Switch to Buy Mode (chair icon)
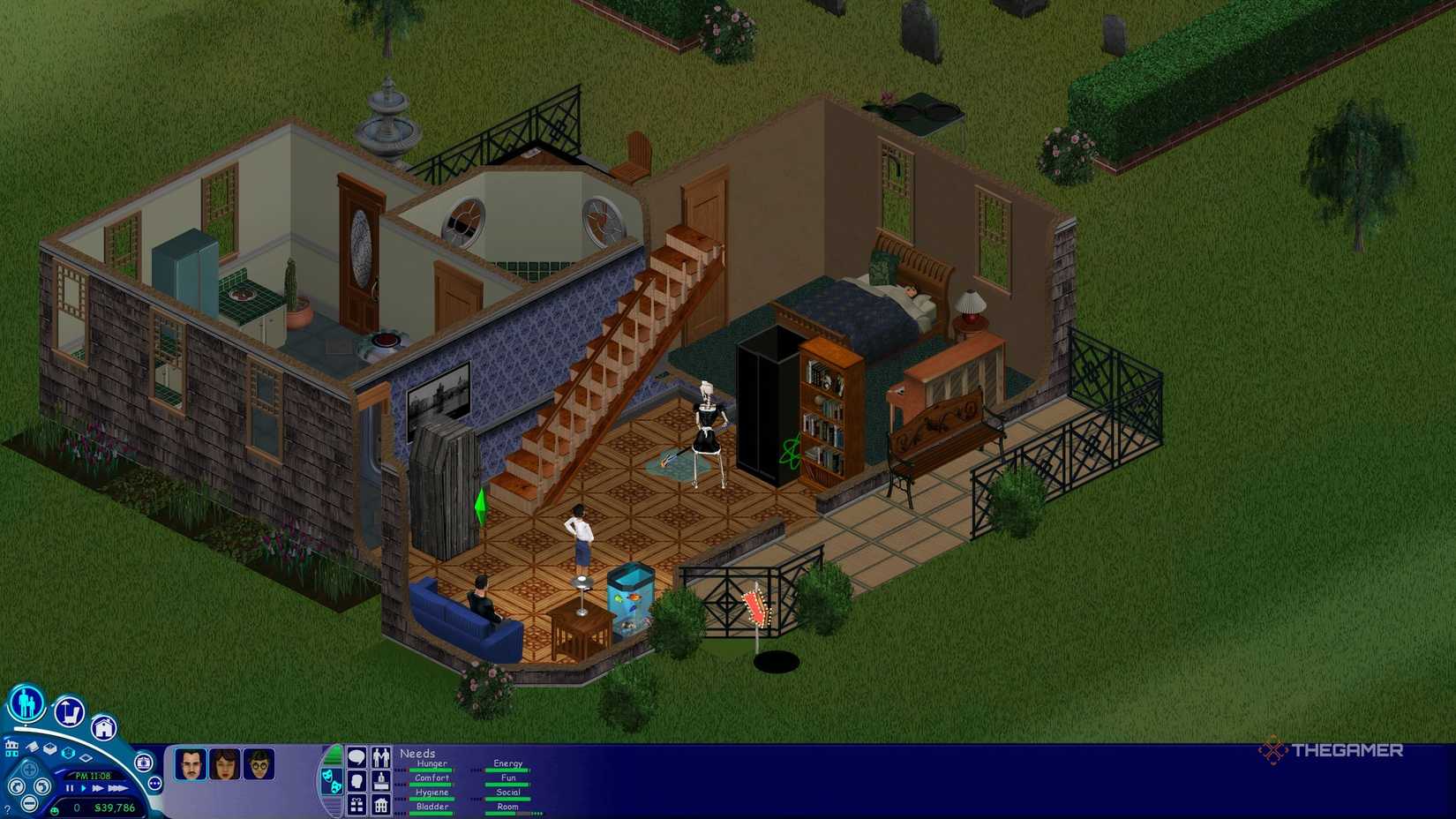Viewport: 1456px width, 819px height. tap(68, 710)
